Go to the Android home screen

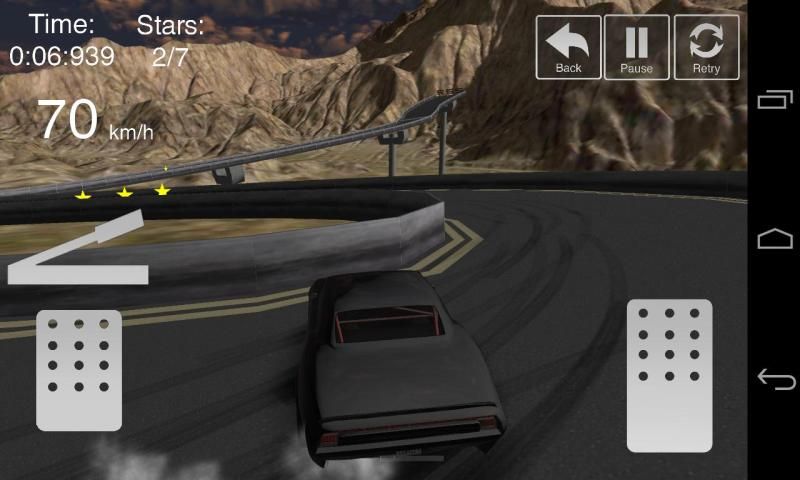[x=775, y=239]
